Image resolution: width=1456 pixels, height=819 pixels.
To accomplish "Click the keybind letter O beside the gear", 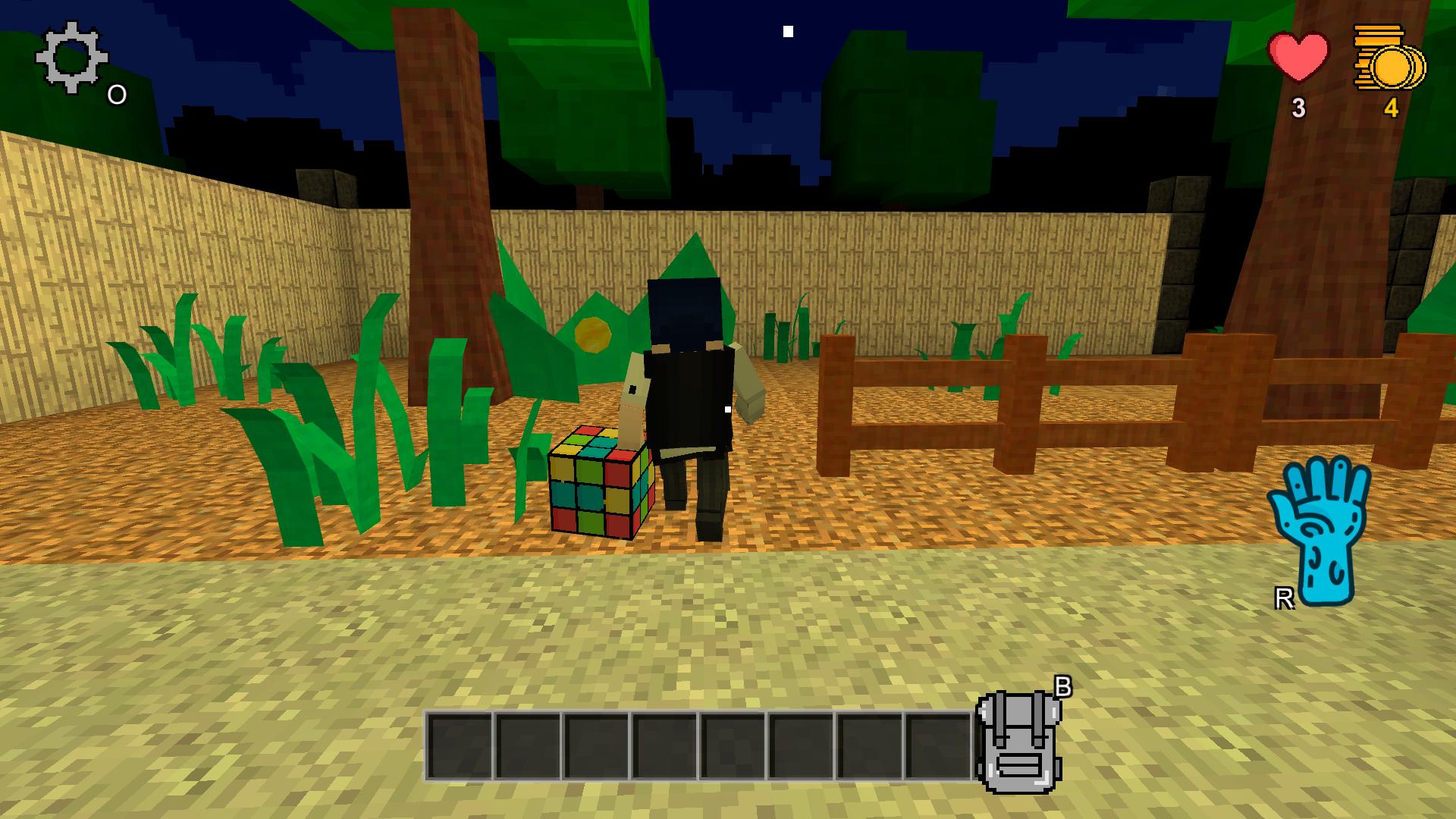I will 116,94.
